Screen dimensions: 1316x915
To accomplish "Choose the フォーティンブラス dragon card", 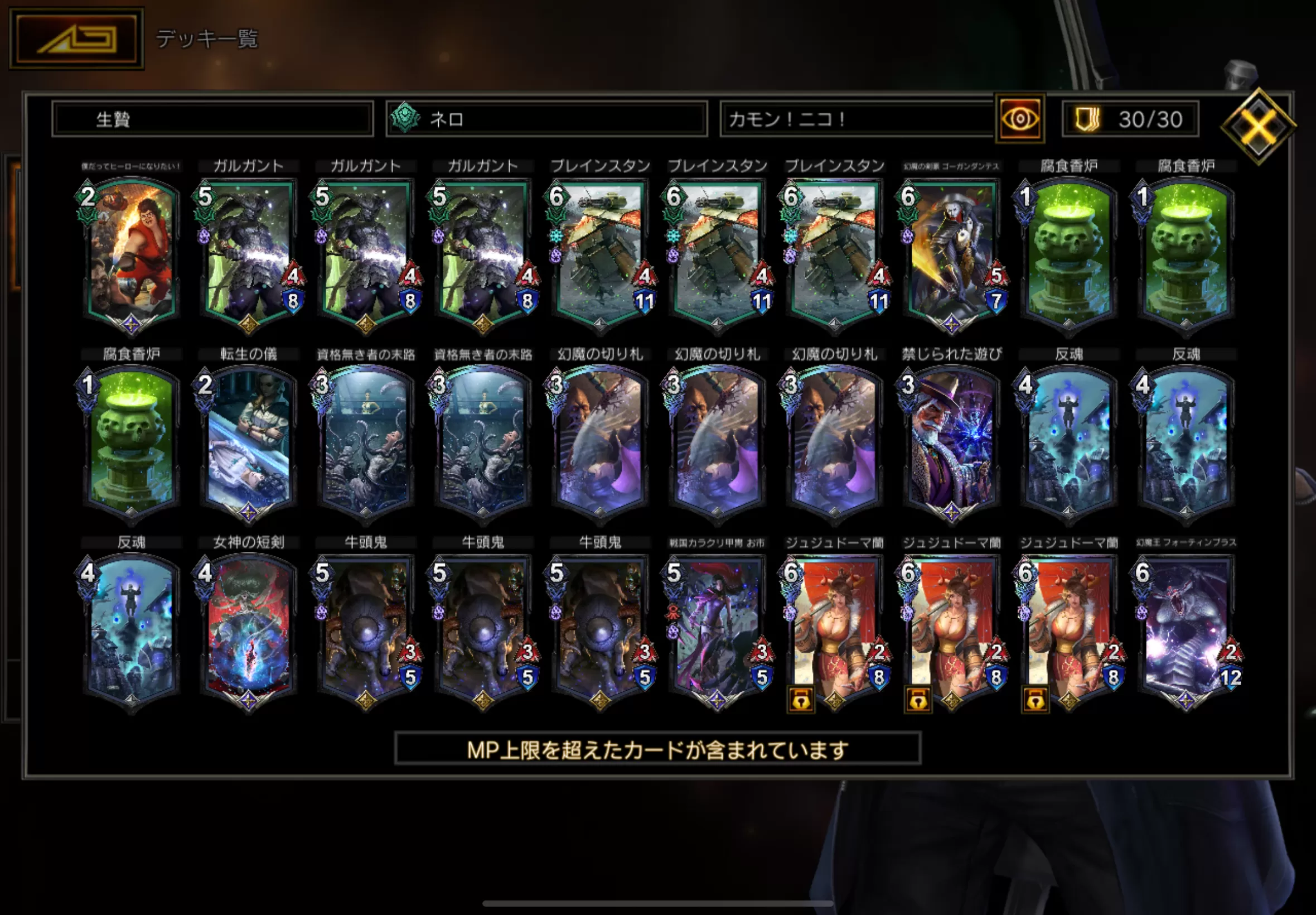I will (x=1186, y=631).
